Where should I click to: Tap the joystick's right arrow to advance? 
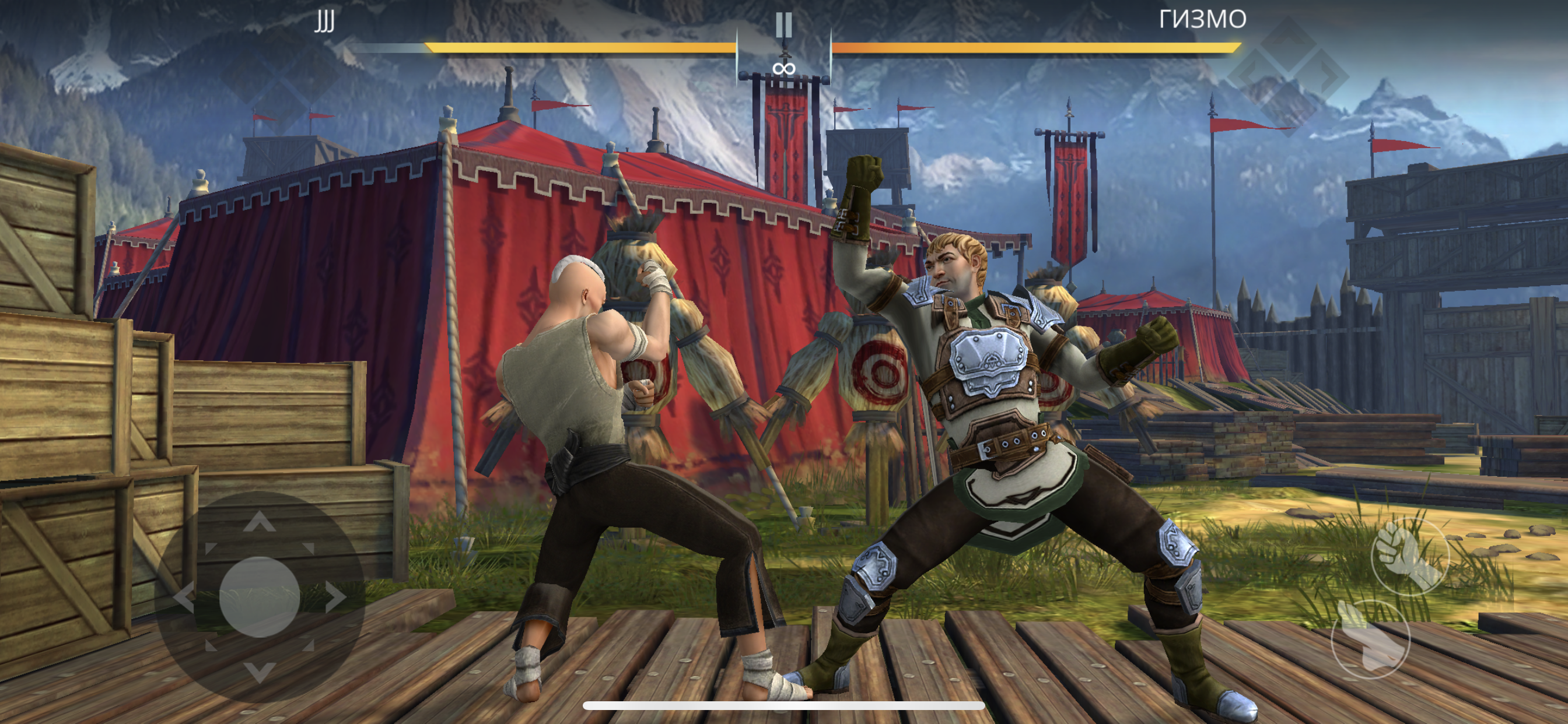point(335,598)
